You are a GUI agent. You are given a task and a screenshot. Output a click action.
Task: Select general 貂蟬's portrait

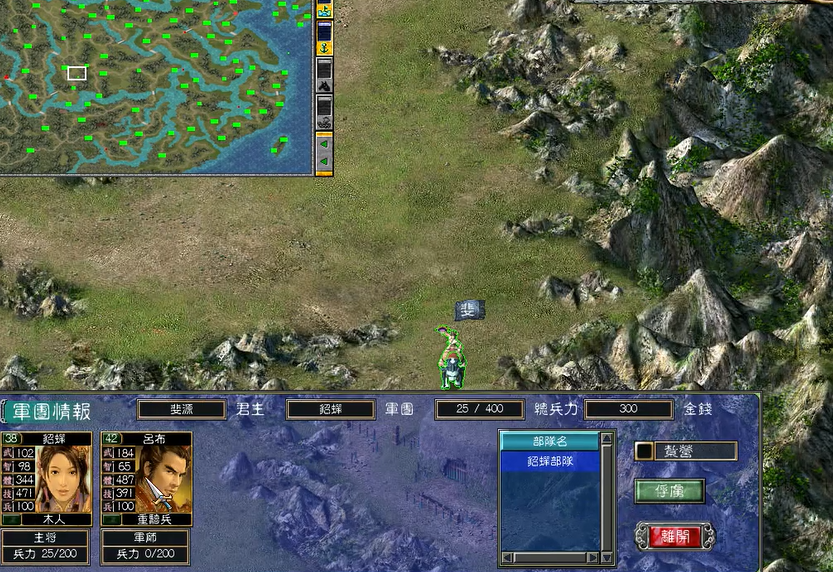click(x=64, y=478)
